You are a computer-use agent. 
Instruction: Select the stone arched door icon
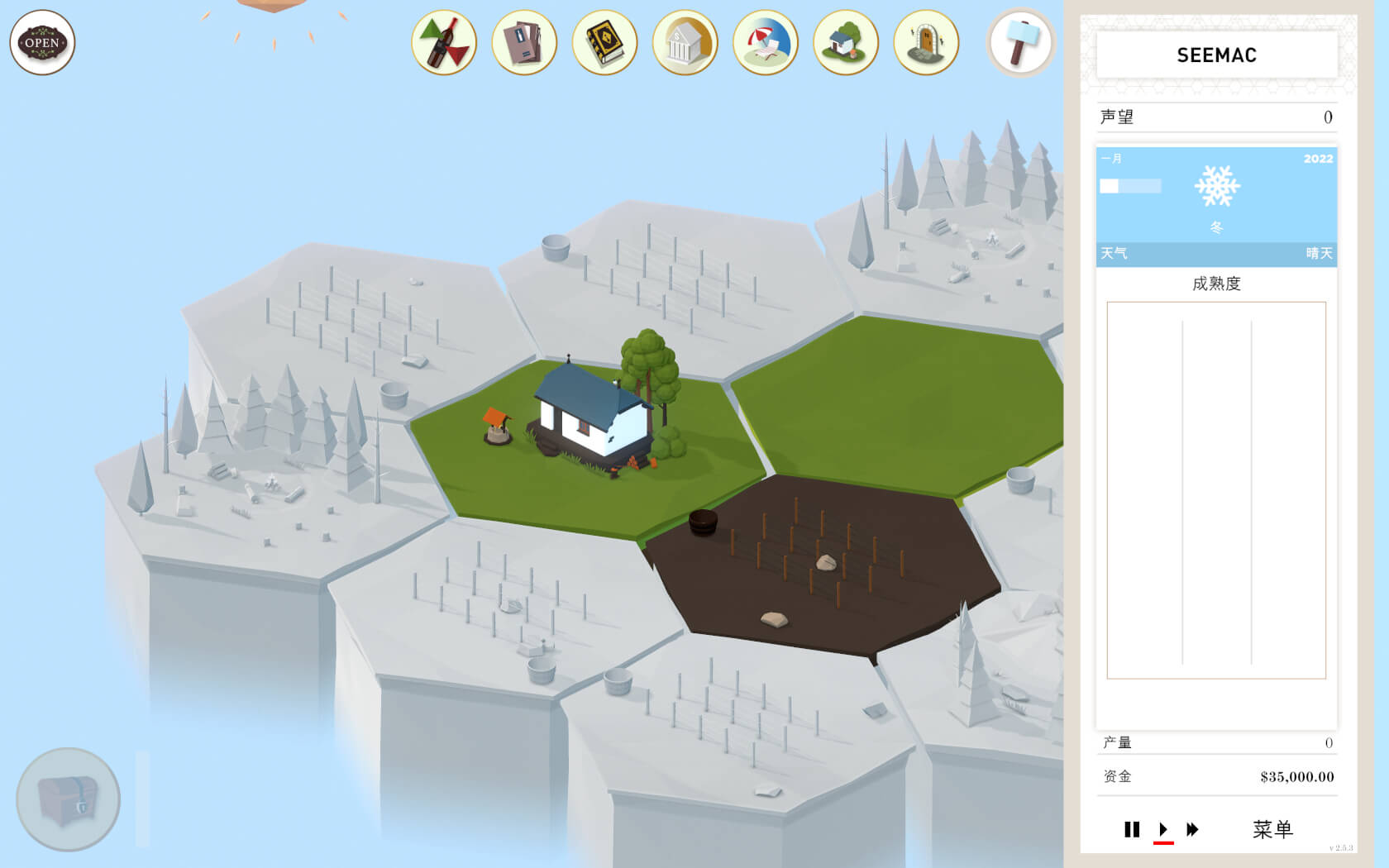926,43
